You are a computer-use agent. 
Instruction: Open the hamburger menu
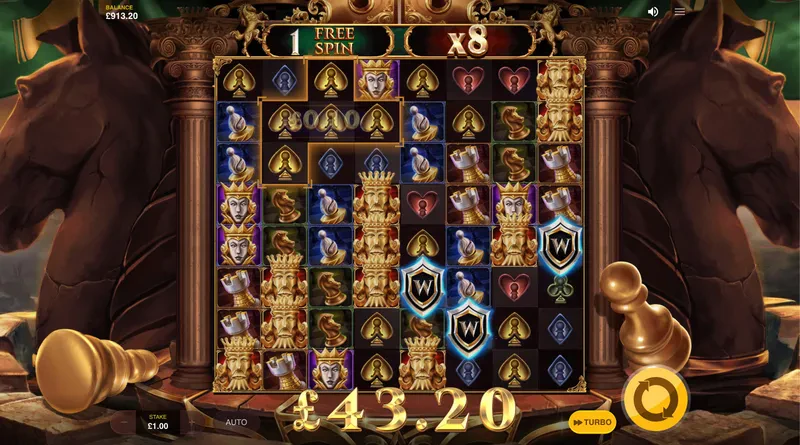[680, 12]
